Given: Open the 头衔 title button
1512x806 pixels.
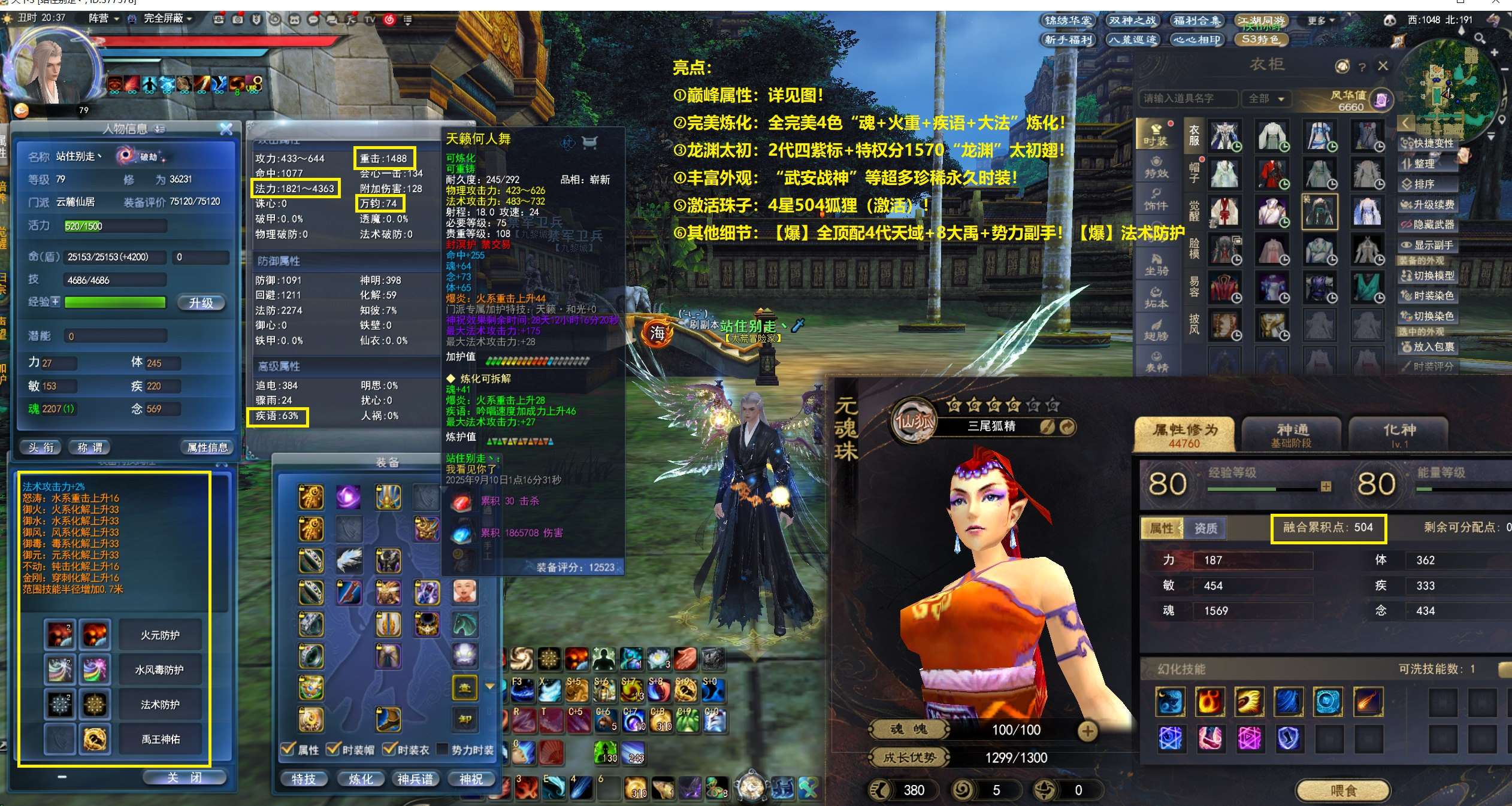Looking at the screenshot, I should [x=41, y=447].
